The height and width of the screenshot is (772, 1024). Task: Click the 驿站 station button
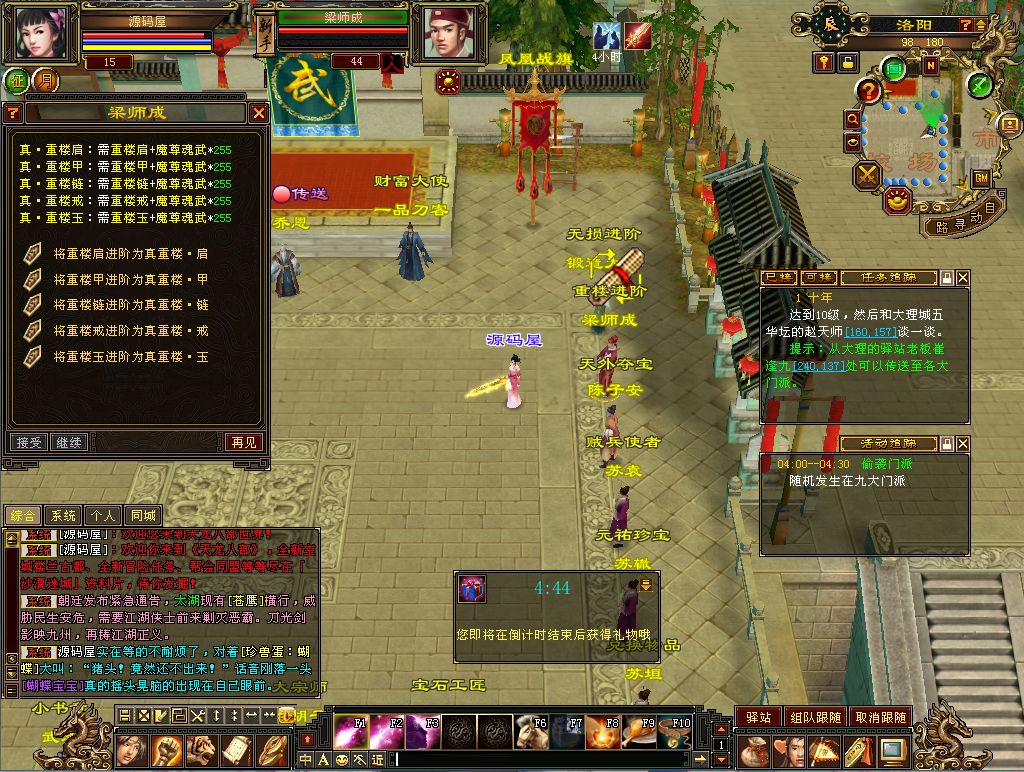click(x=758, y=717)
